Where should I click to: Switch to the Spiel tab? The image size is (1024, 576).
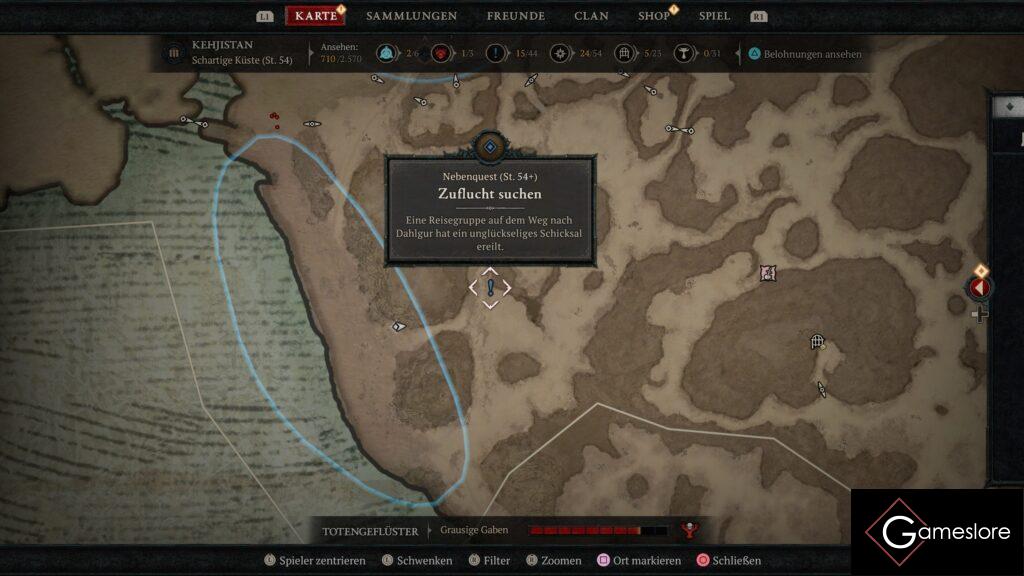(x=714, y=16)
